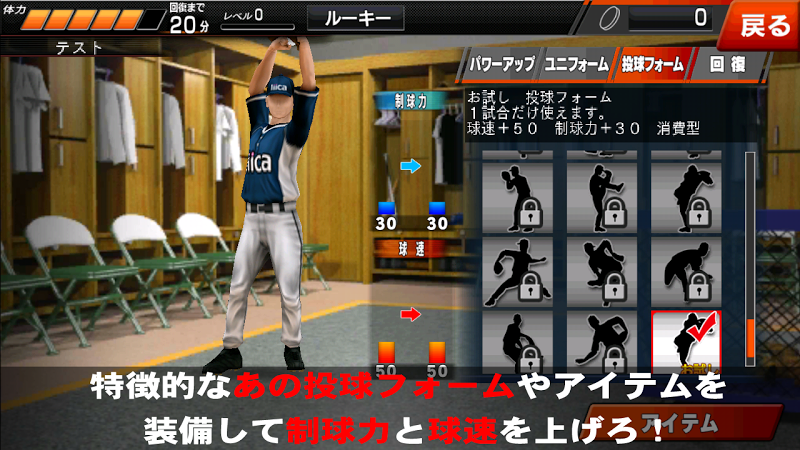
Task: Choose the pitching form with red checkmark
Action: (x=686, y=342)
